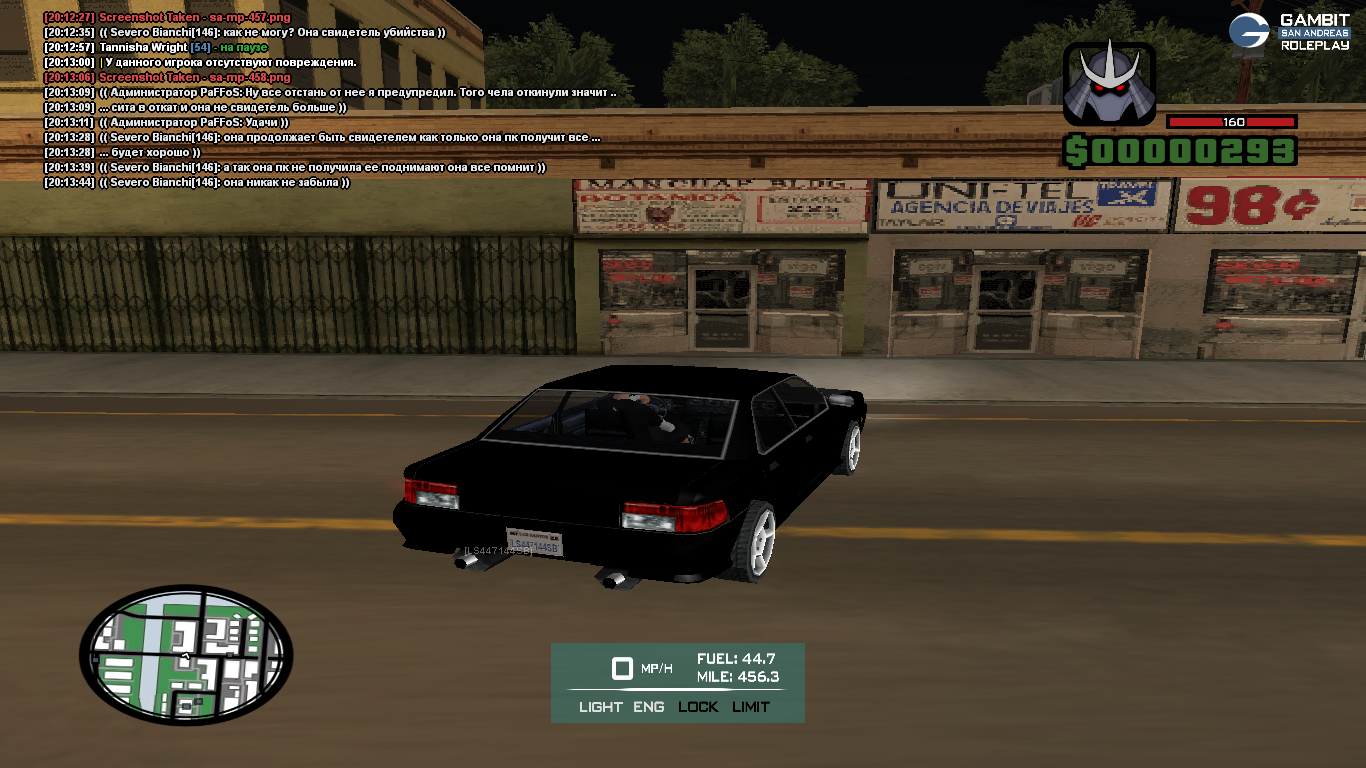Viewport: 1366px width, 768px height.
Task: Toggle the LIGHT indicator on speedometer
Action: tap(600, 707)
